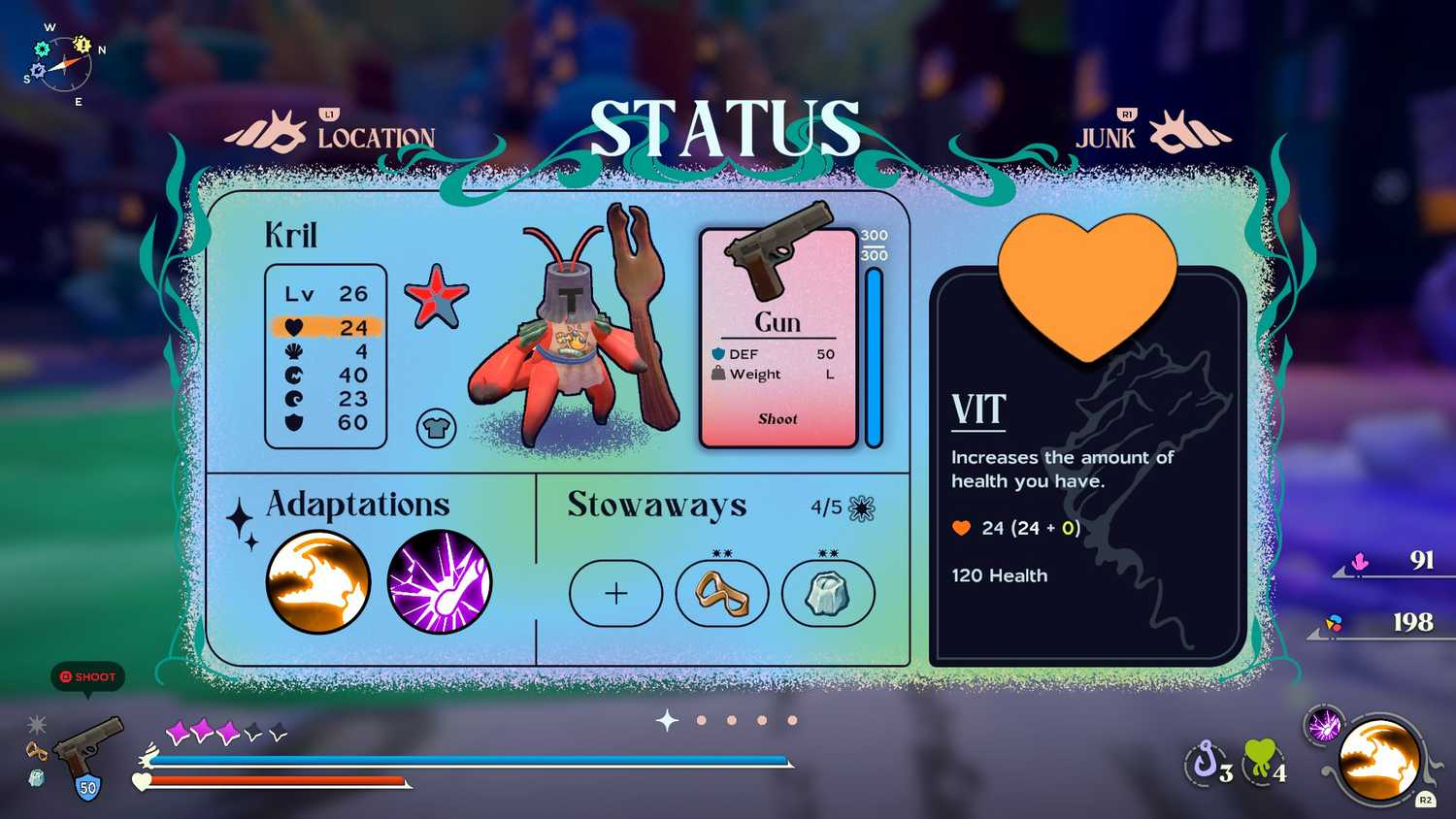Click the red starfish icon

pyautogui.click(x=436, y=296)
